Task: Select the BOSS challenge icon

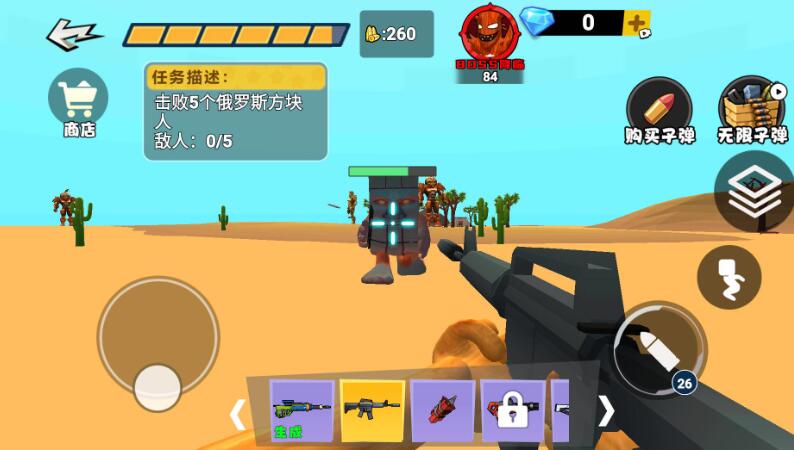Action: point(490,39)
